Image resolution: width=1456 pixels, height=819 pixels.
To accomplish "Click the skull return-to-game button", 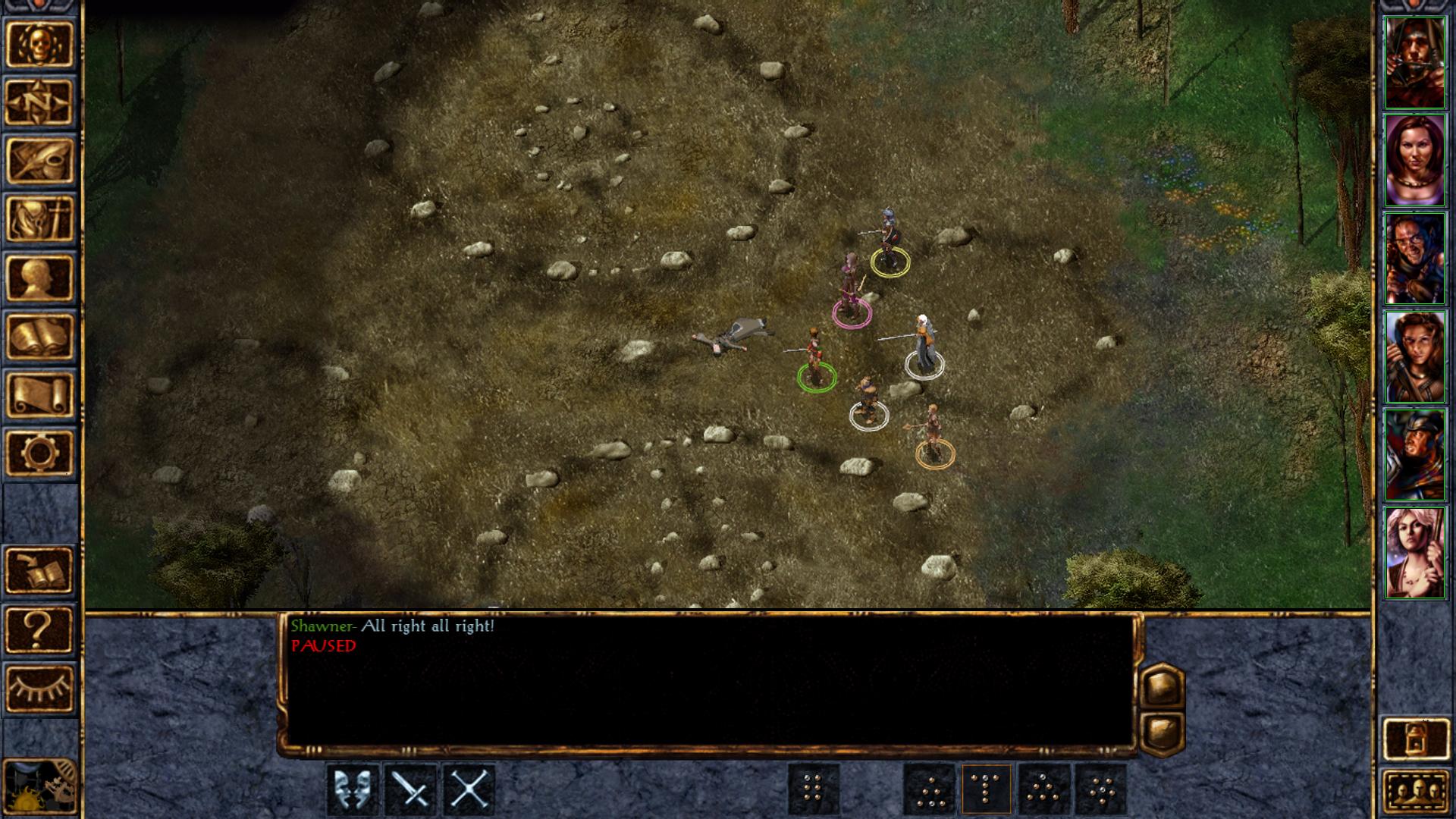I will pos(39,44).
